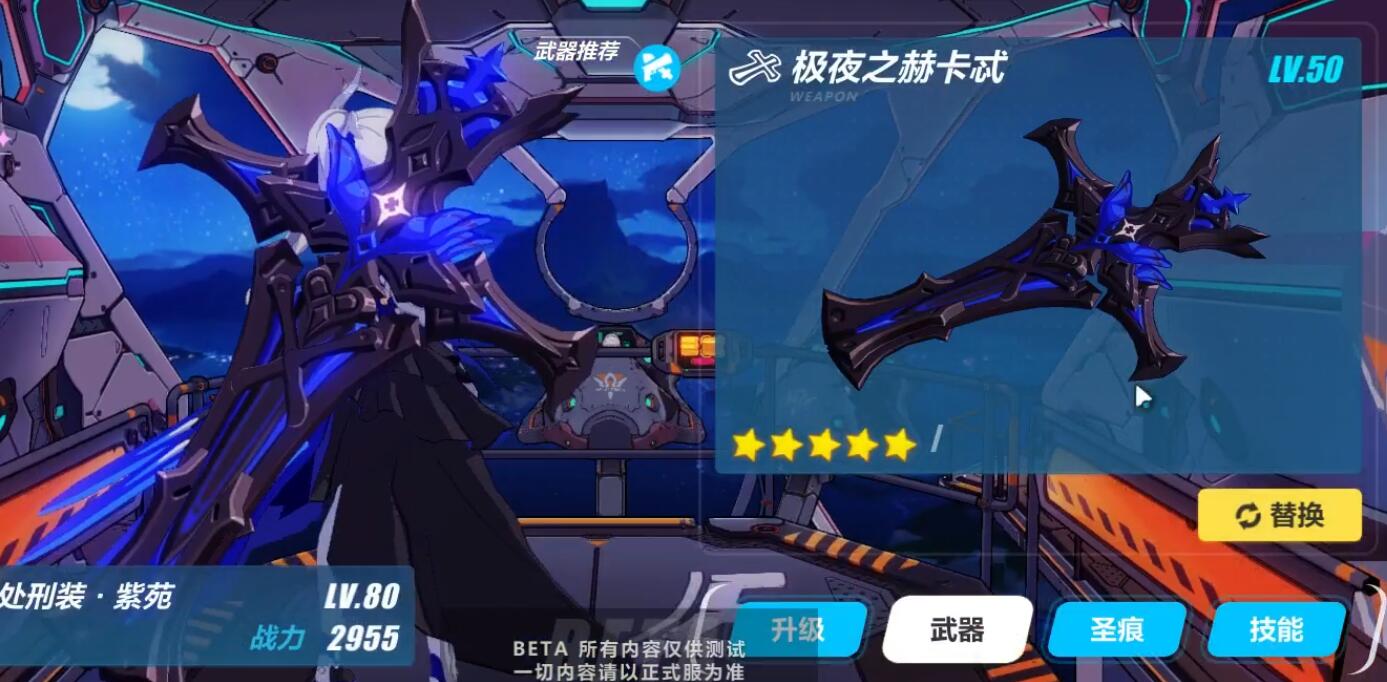Show the 技能 skills tab

point(1276,630)
